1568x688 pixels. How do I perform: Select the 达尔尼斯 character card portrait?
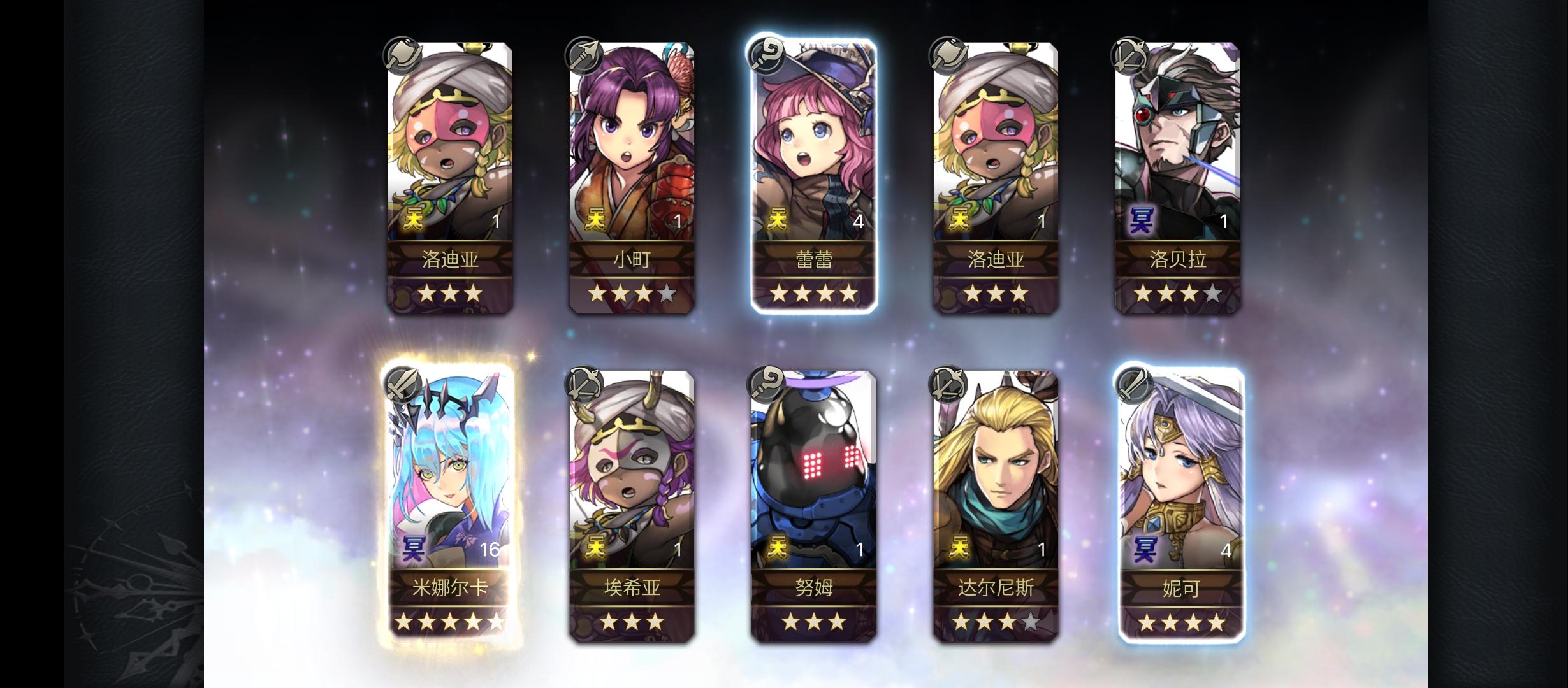click(996, 484)
